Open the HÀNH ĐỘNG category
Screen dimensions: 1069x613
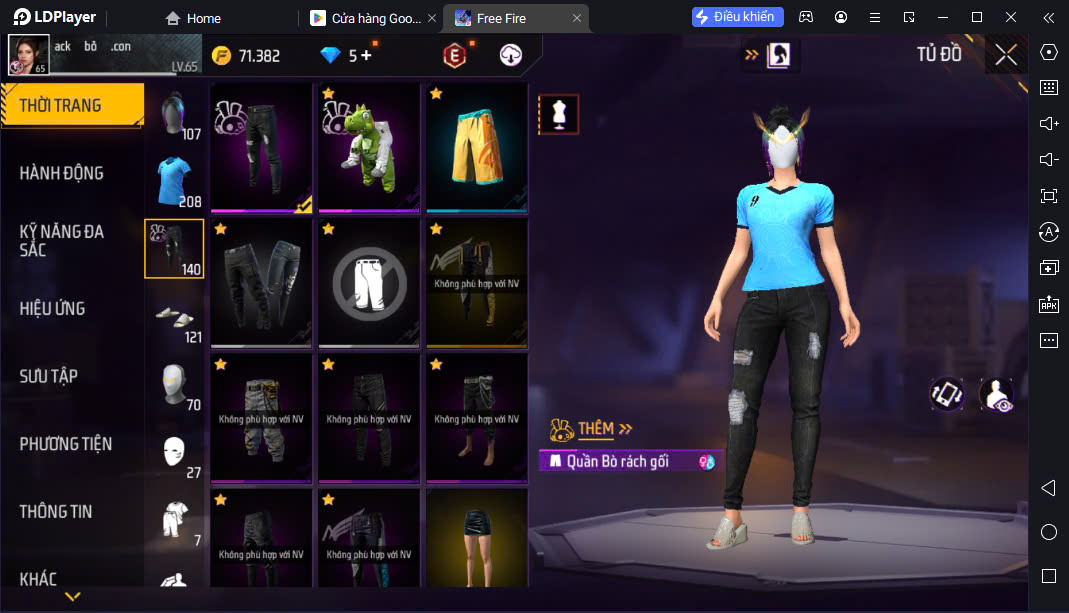62,173
